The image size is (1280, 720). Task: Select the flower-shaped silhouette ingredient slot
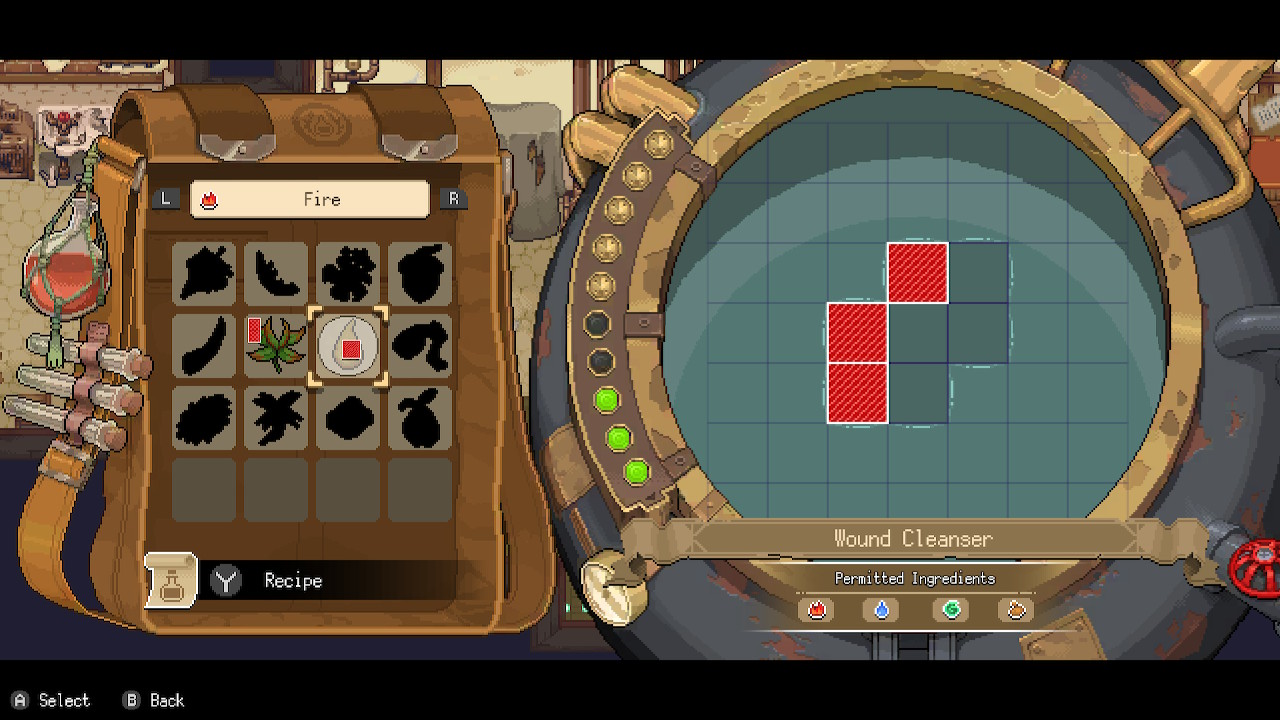(348, 273)
